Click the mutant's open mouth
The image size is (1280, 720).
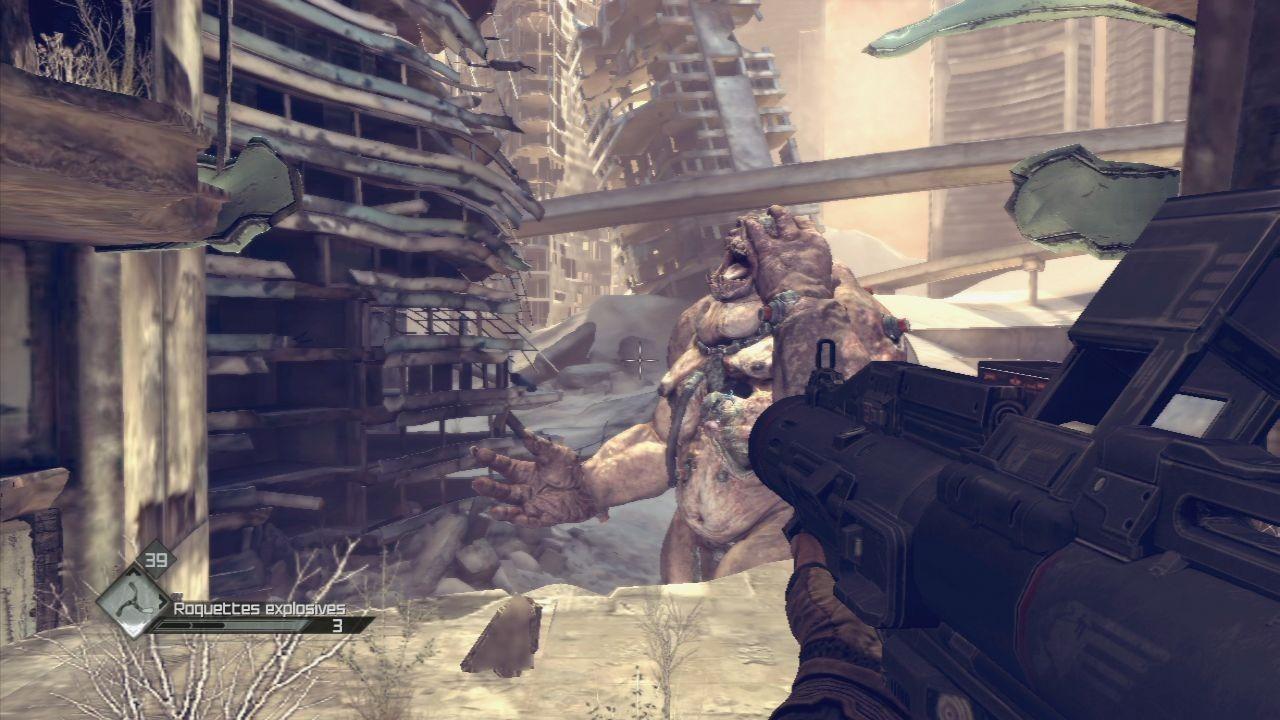click(x=735, y=270)
